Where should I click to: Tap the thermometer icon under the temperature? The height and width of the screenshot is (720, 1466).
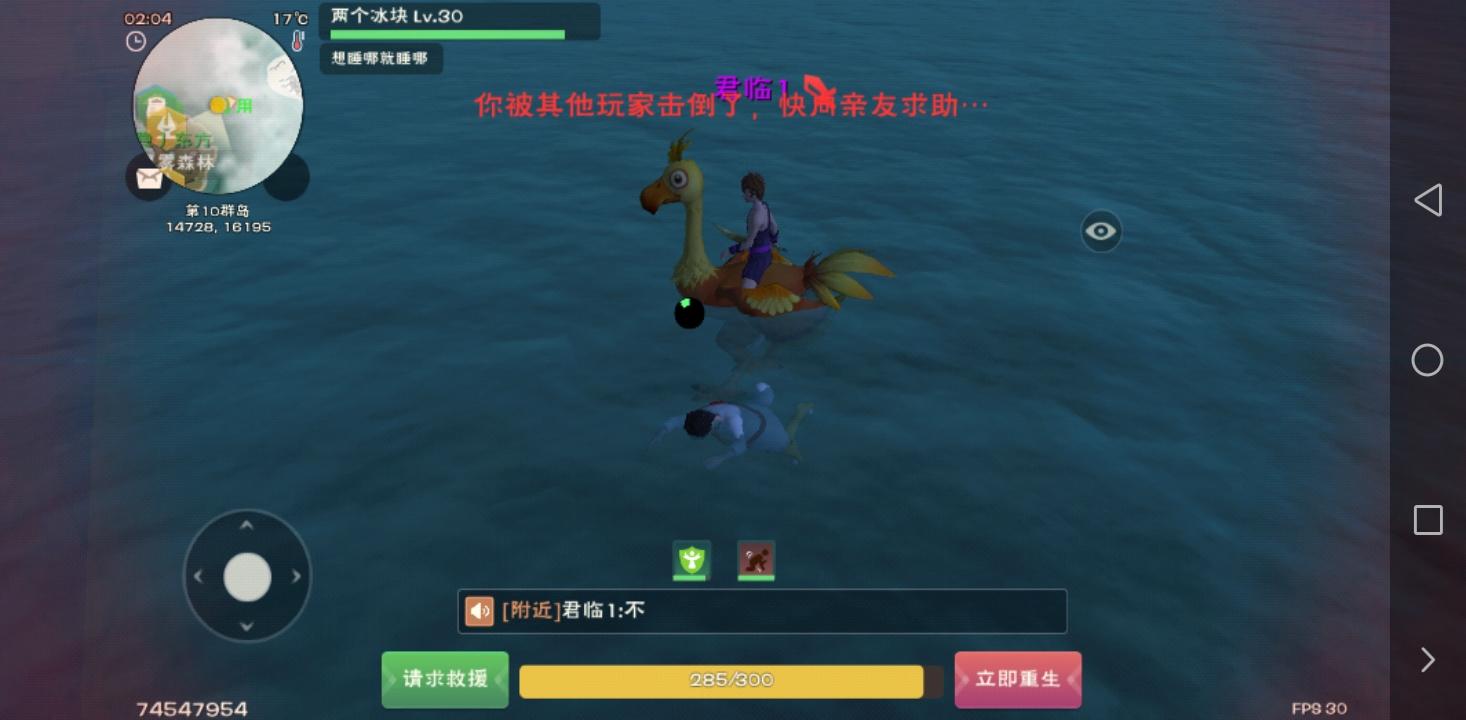click(x=297, y=41)
